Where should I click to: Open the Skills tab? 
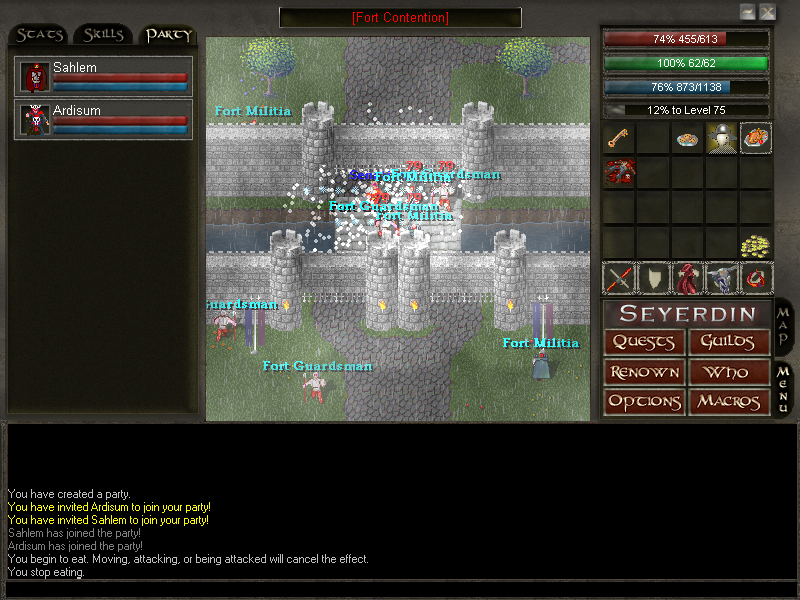(104, 35)
